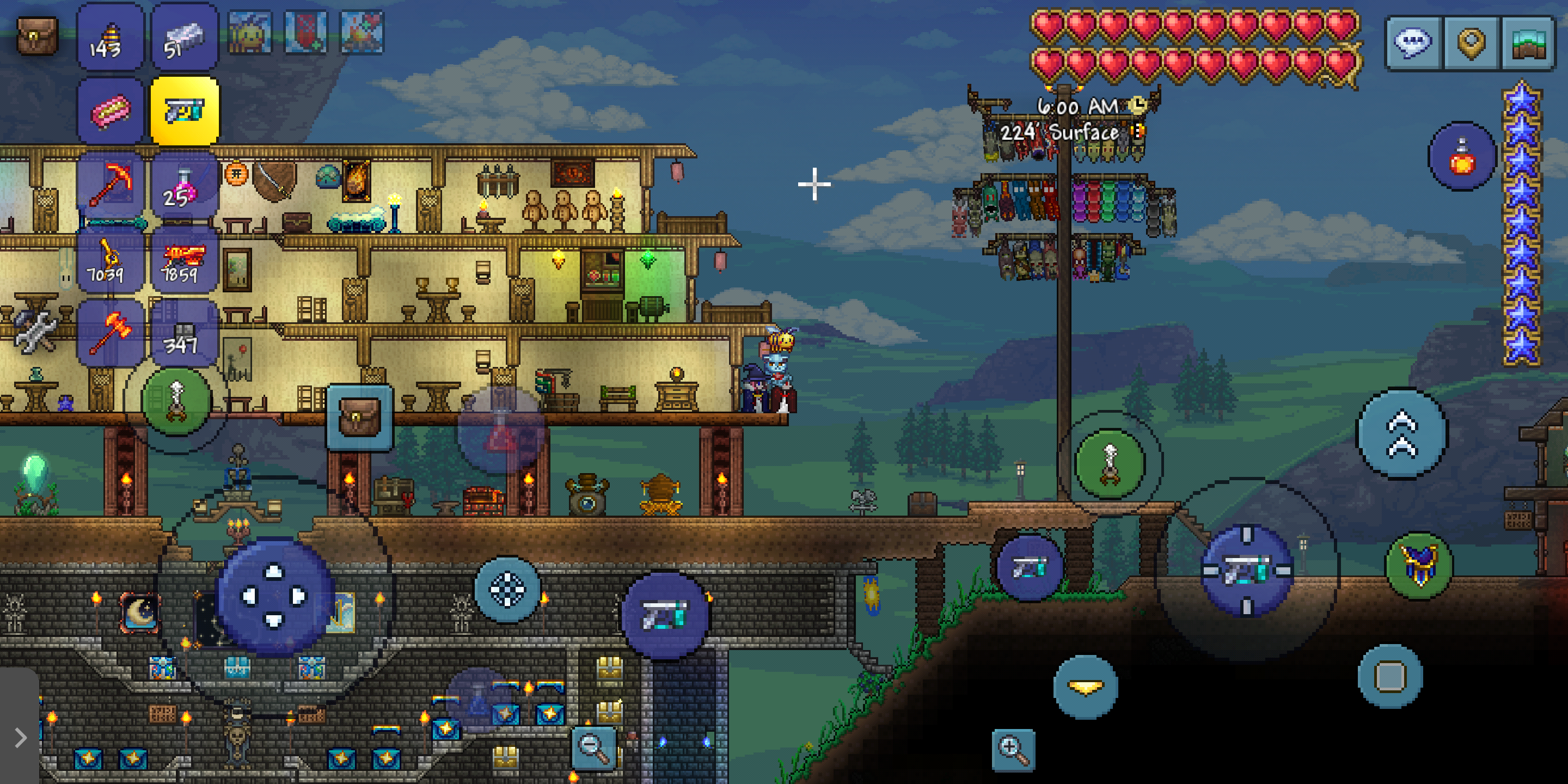1568x784 pixels.
Task: Select the beenade stack of 143
Action: [x=110, y=38]
